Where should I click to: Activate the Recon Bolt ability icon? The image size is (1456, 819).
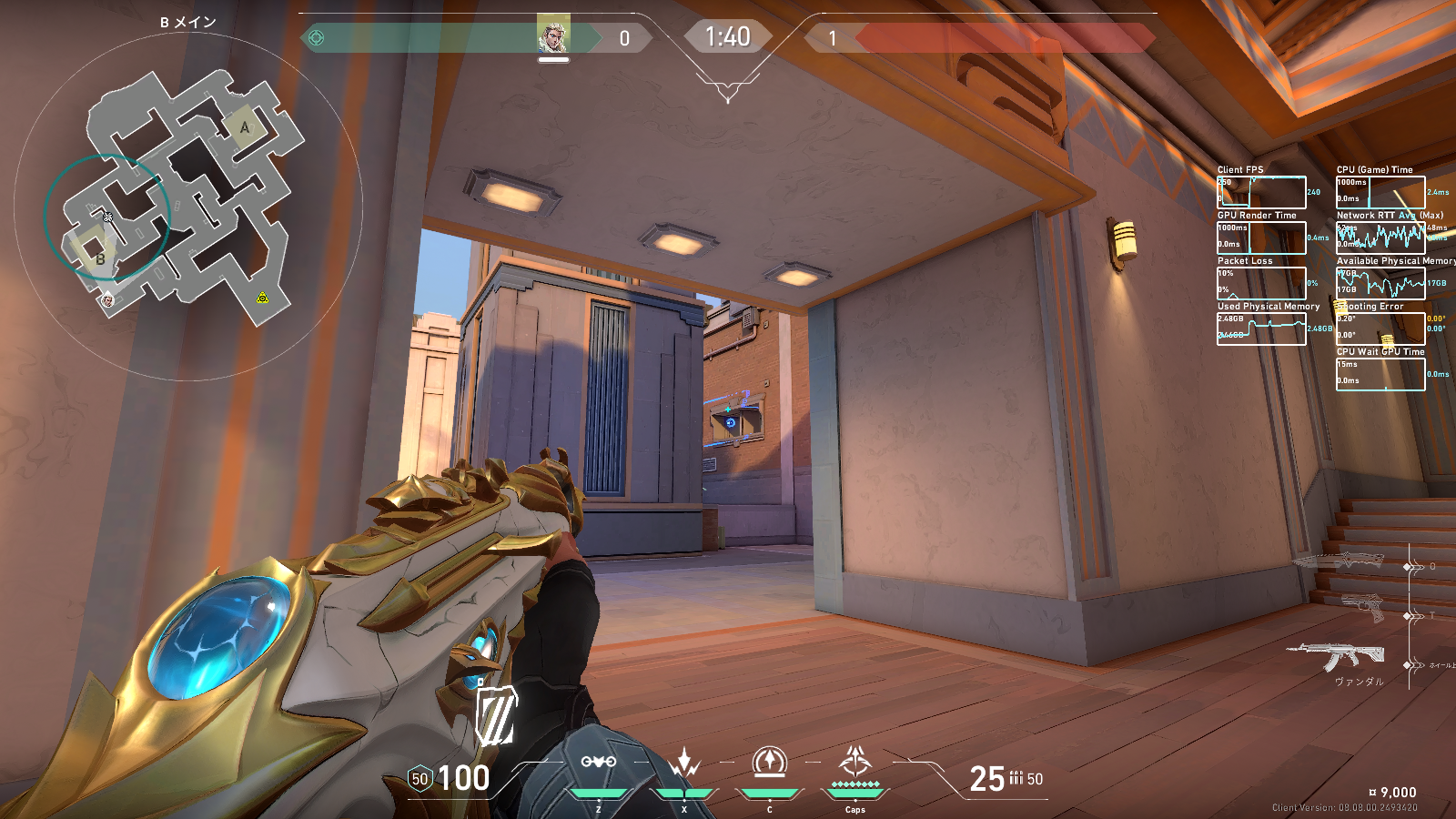(770, 761)
